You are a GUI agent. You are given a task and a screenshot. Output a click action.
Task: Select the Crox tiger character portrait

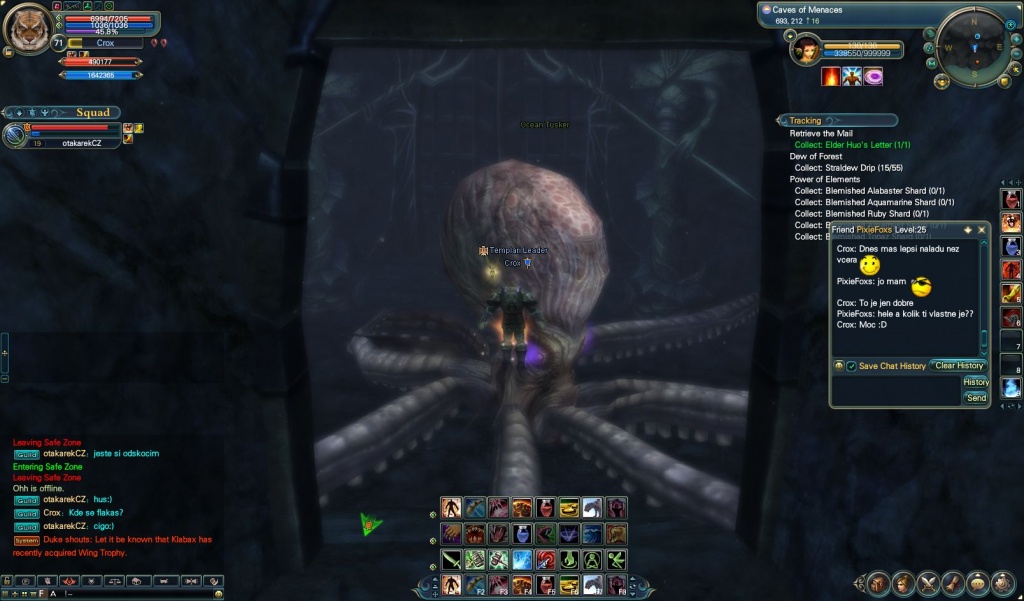point(28,30)
